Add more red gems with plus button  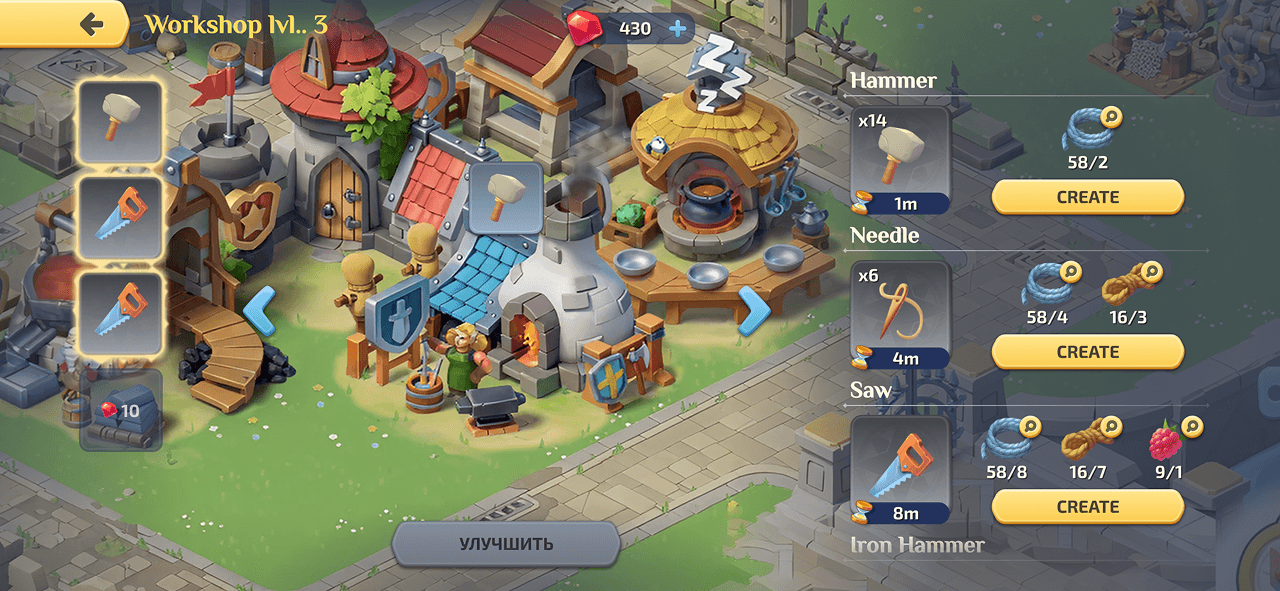tap(678, 28)
